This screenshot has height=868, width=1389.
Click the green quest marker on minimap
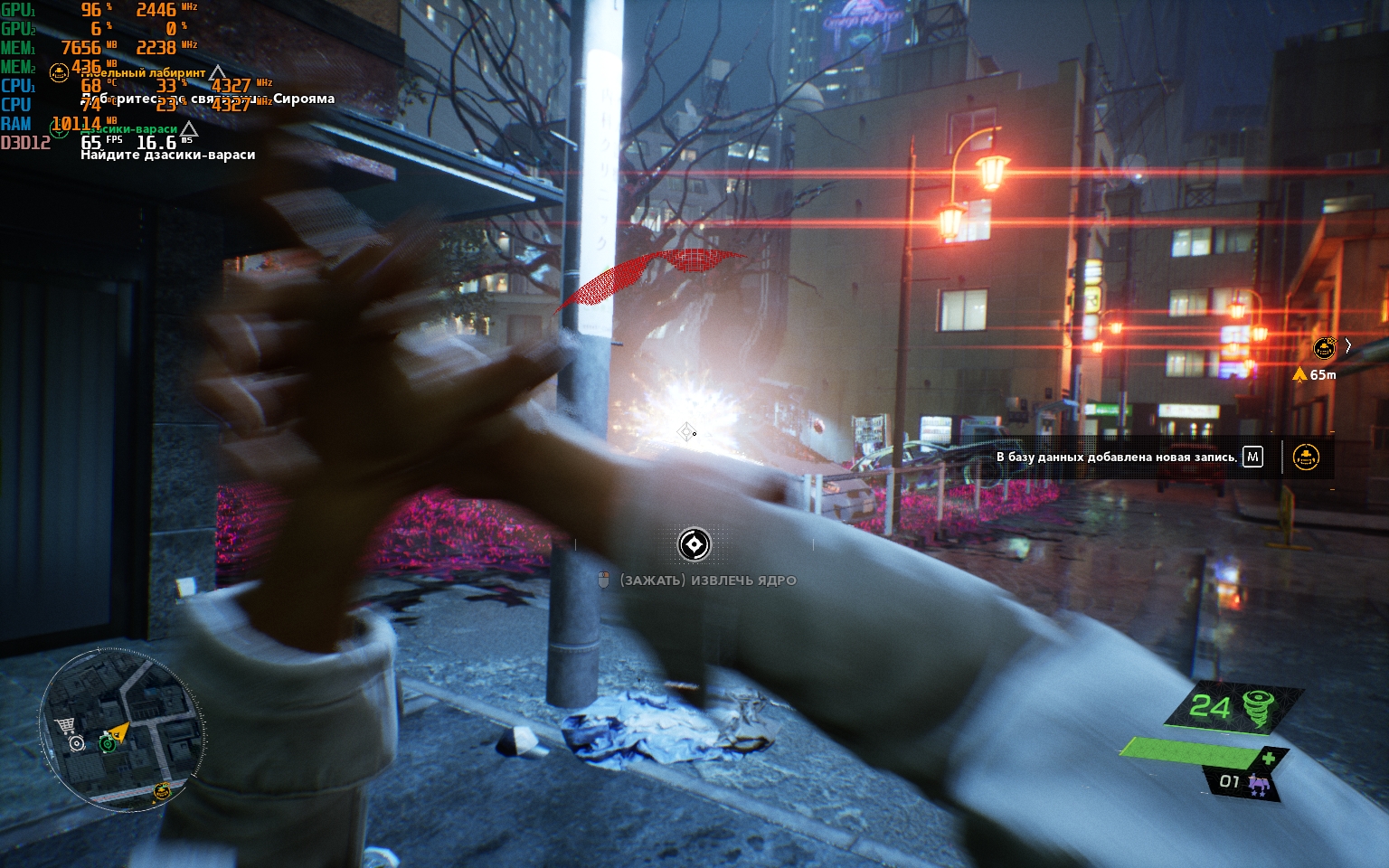(107, 743)
